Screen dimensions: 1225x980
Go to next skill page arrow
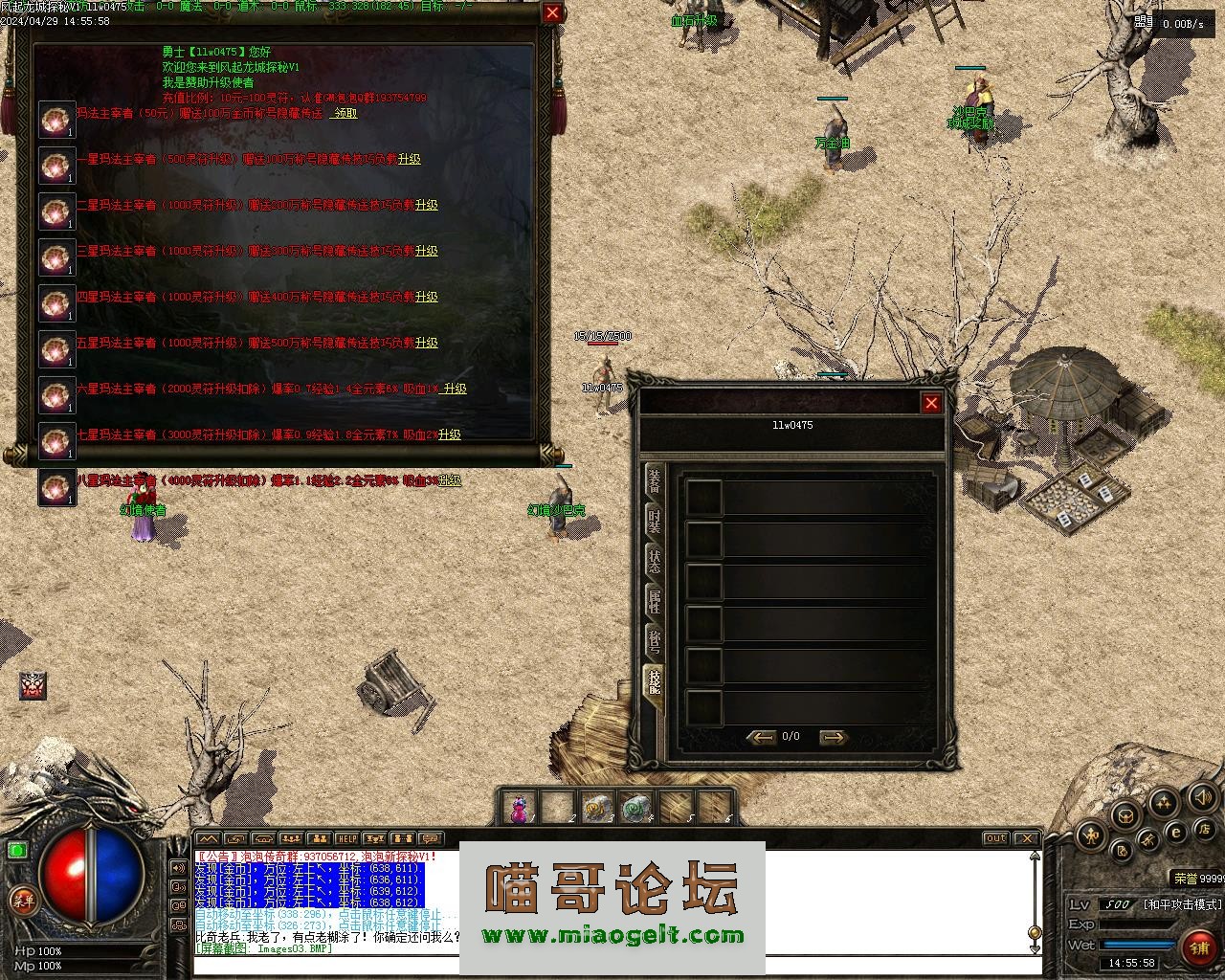pos(834,737)
